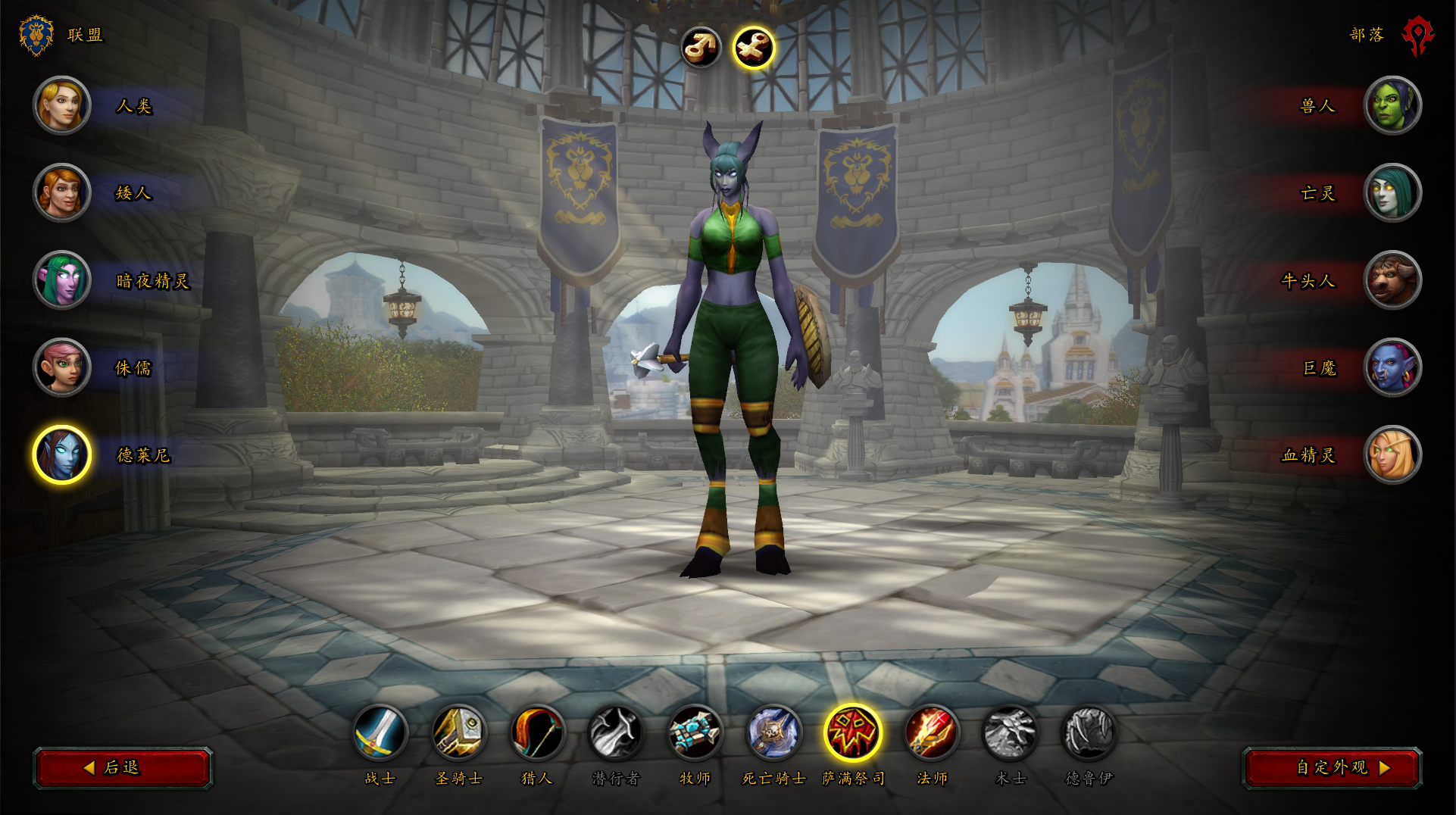Screen dimensions: 1456x815
Task: Select the Troll race portrait
Action: tap(1392, 367)
